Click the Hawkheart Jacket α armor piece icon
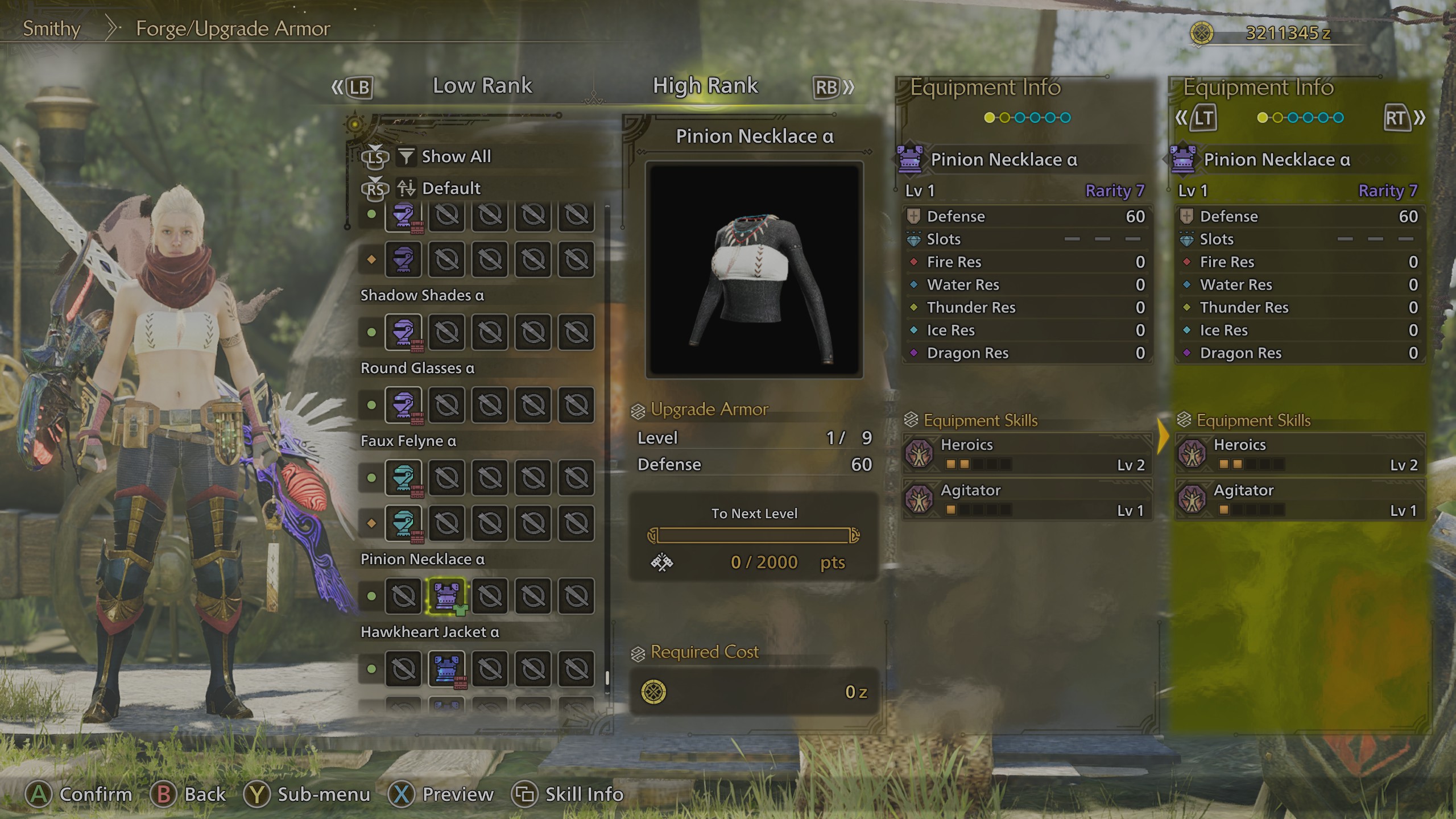This screenshot has width=1456, height=819. (x=447, y=668)
